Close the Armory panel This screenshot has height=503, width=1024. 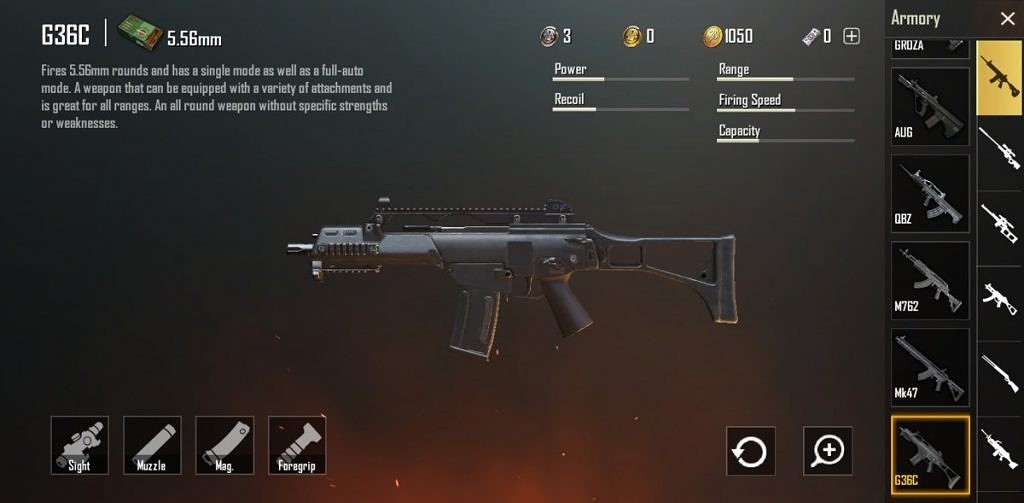pos(1006,18)
